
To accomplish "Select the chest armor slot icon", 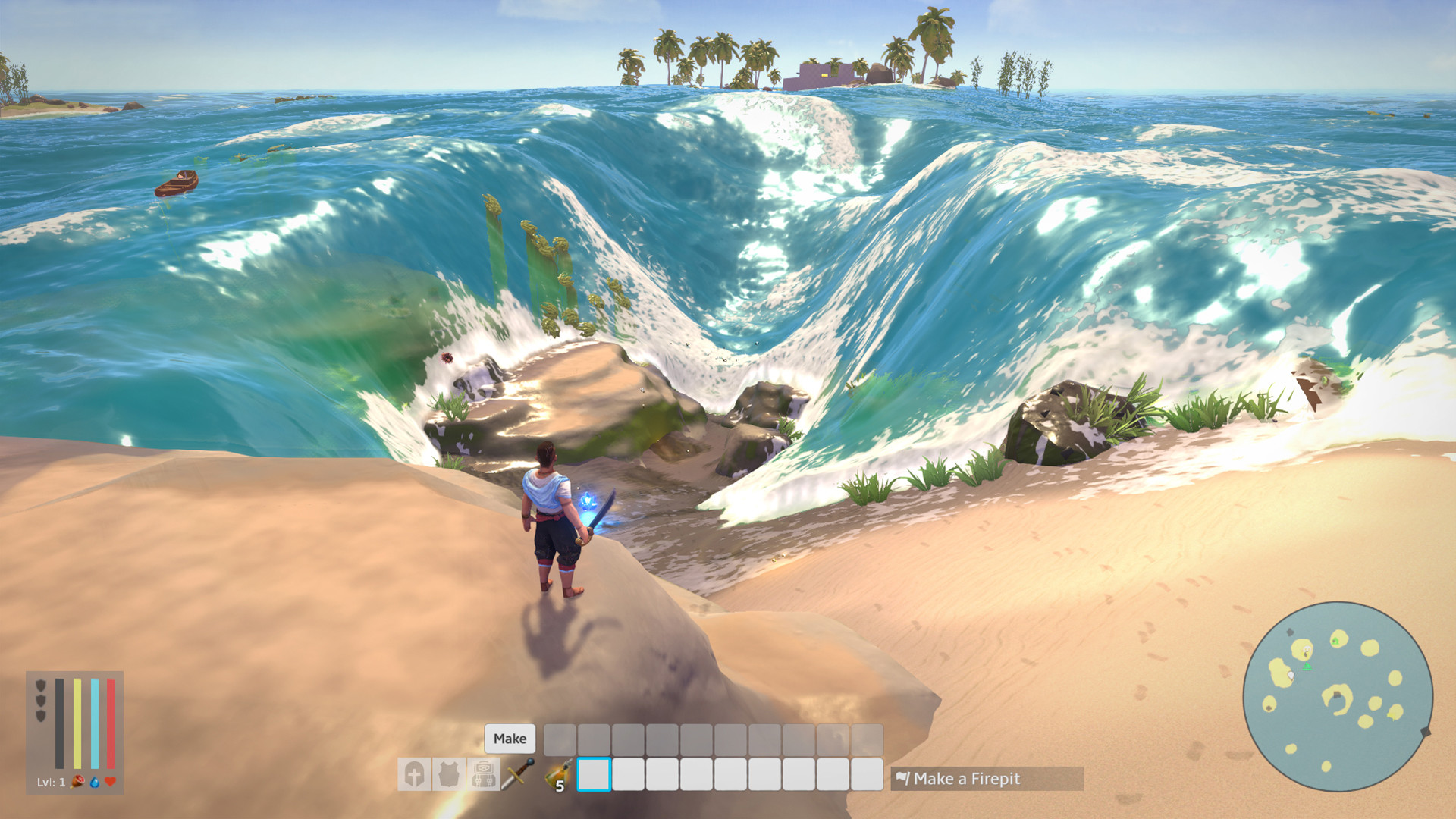I will point(448,774).
